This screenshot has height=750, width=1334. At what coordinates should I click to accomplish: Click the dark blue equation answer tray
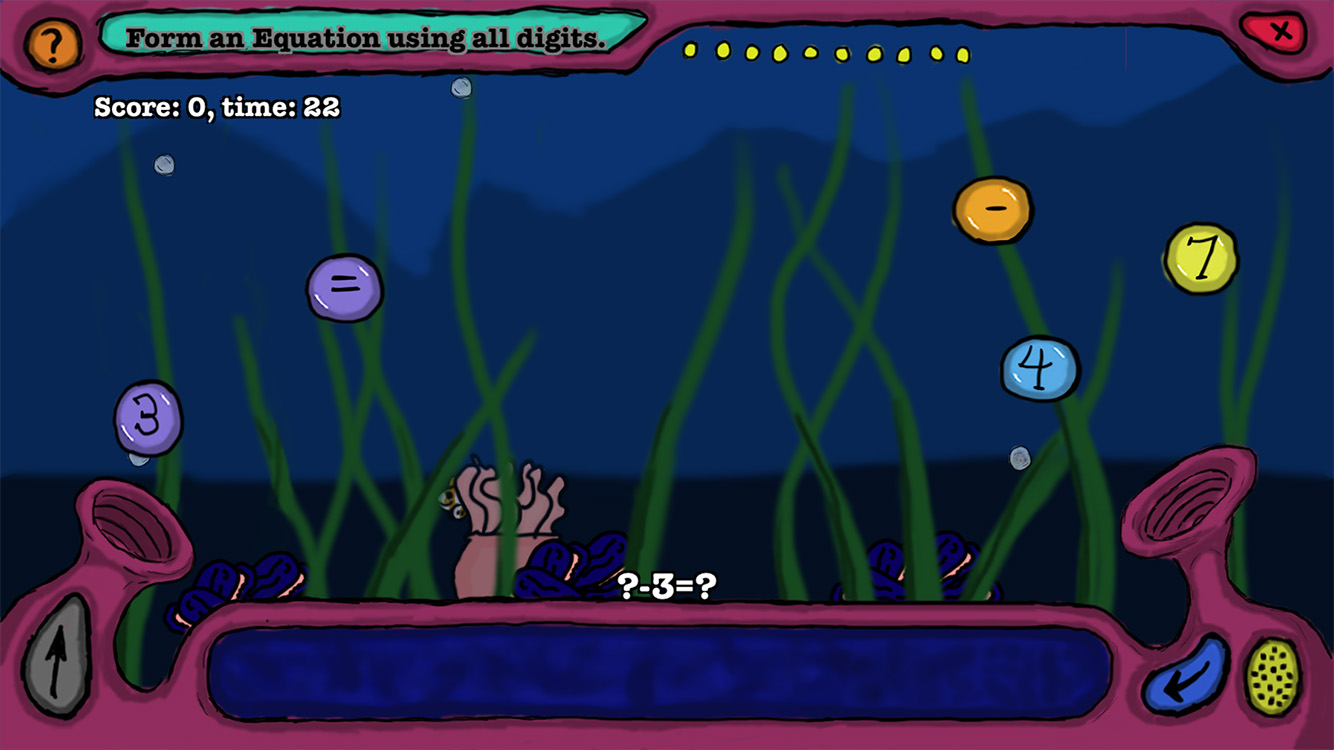pyautogui.click(x=659, y=672)
